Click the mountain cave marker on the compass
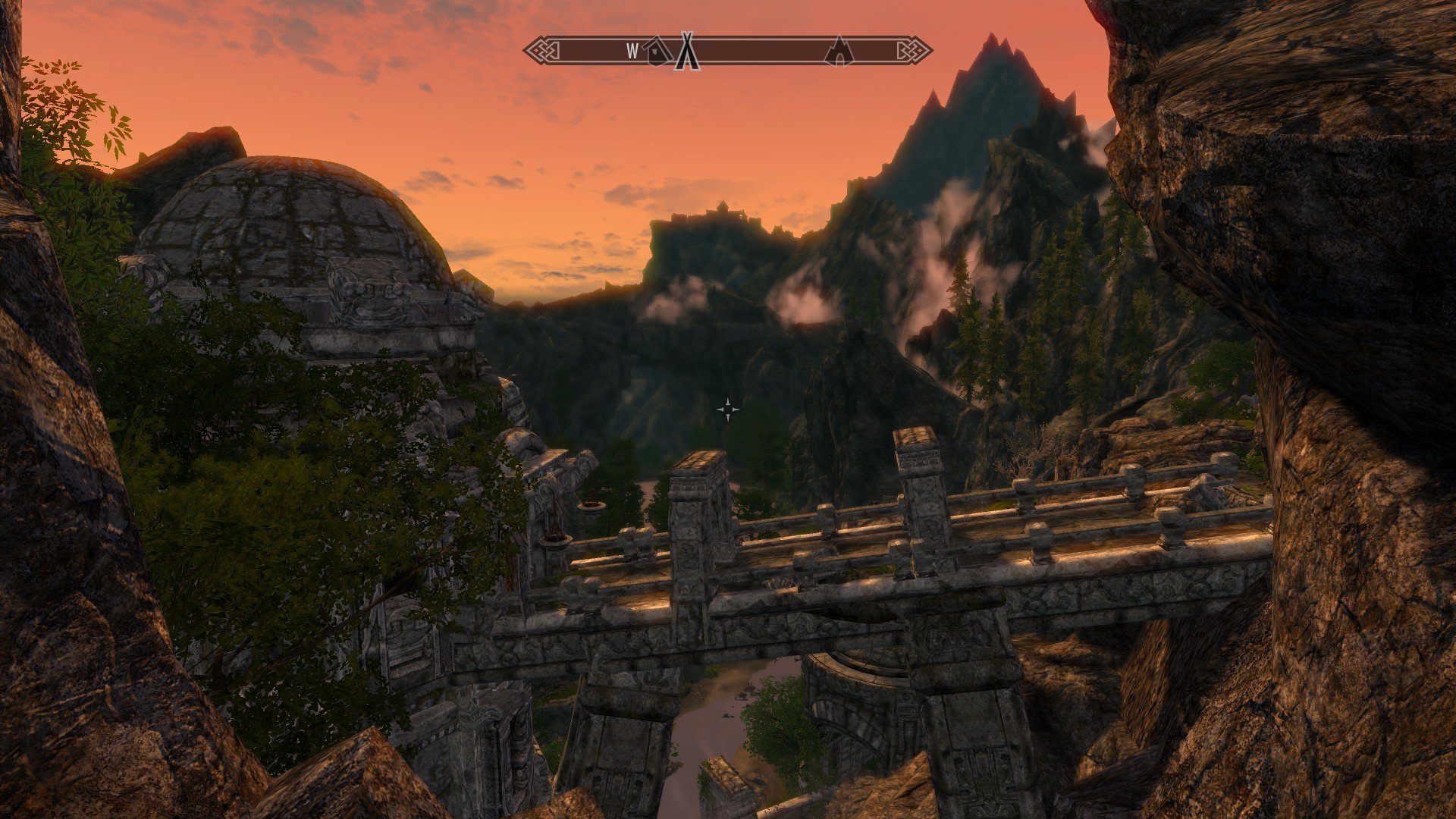Image resolution: width=1456 pixels, height=819 pixels. tap(839, 51)
